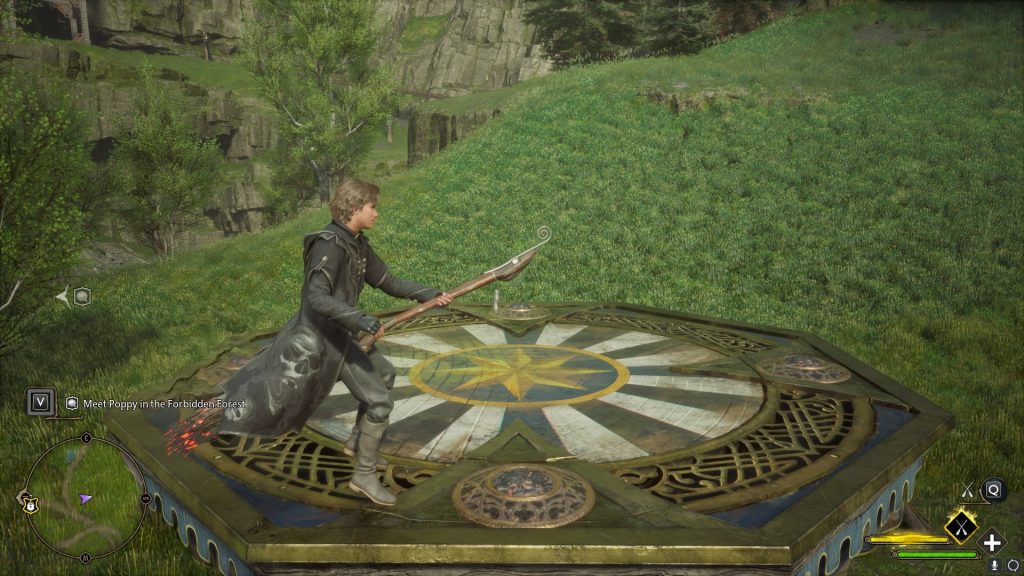
Task: Select the white plus diamond slot
Action: [991, 542]
